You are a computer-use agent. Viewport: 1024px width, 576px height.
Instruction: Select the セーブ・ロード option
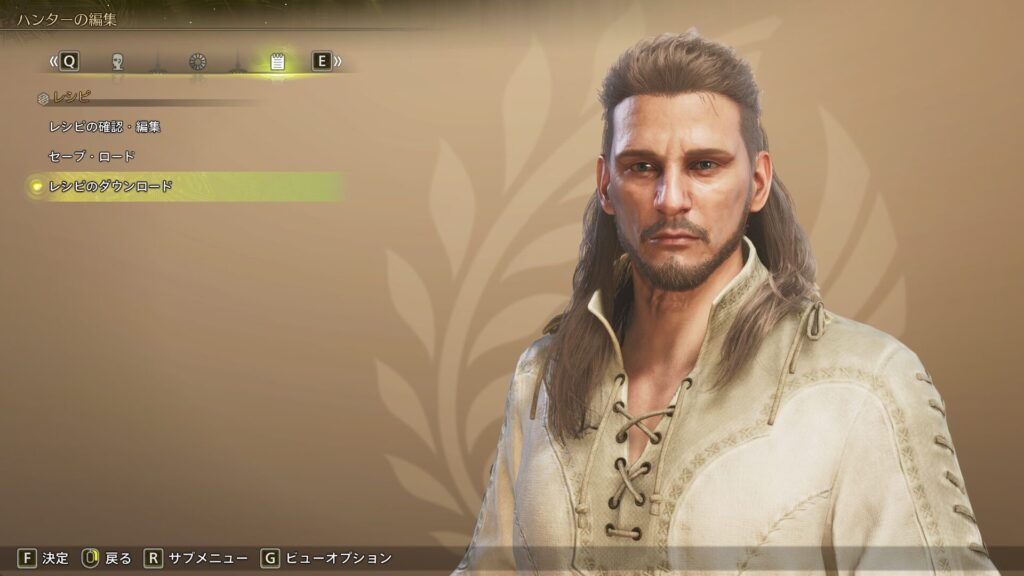click(x=92, y=156)
